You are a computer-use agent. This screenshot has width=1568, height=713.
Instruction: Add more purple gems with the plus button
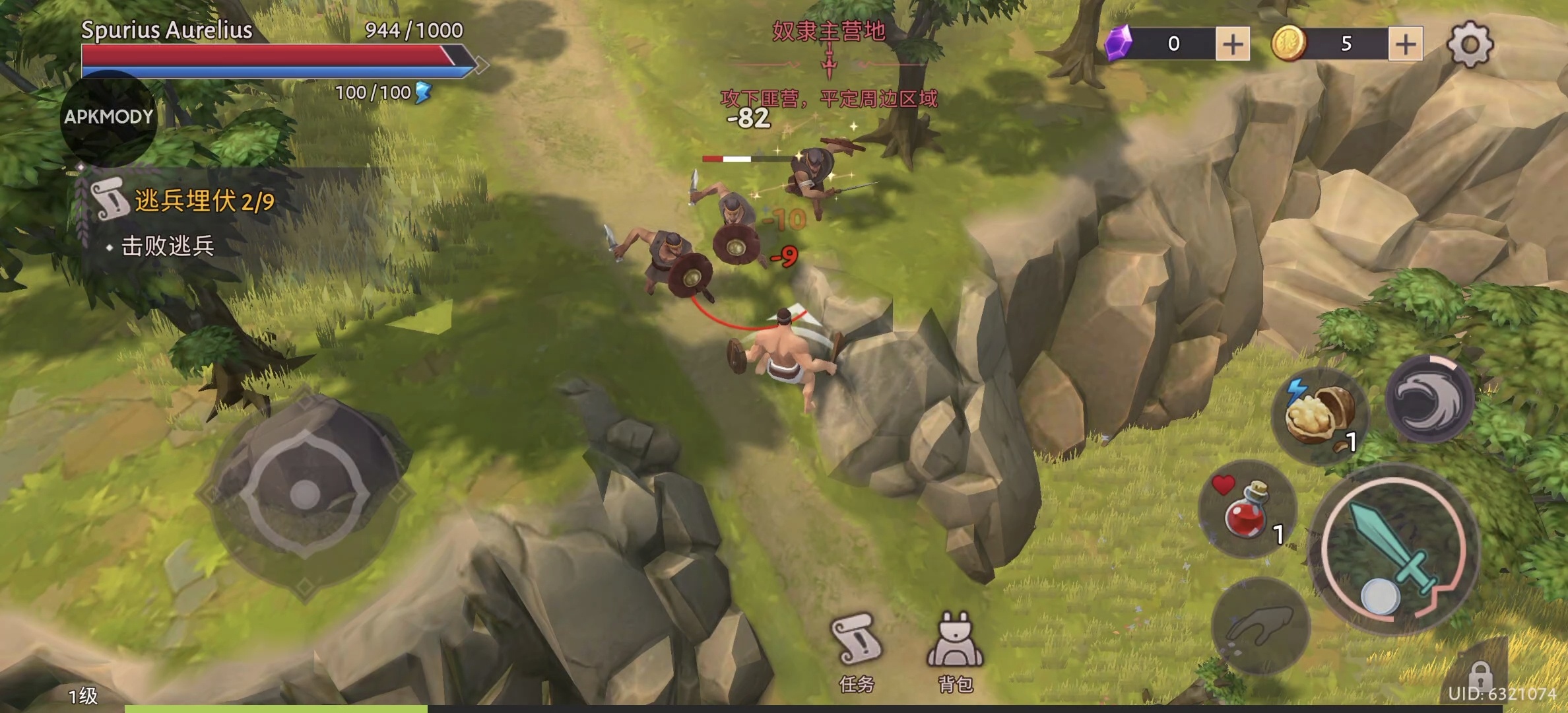(1232, 44)
